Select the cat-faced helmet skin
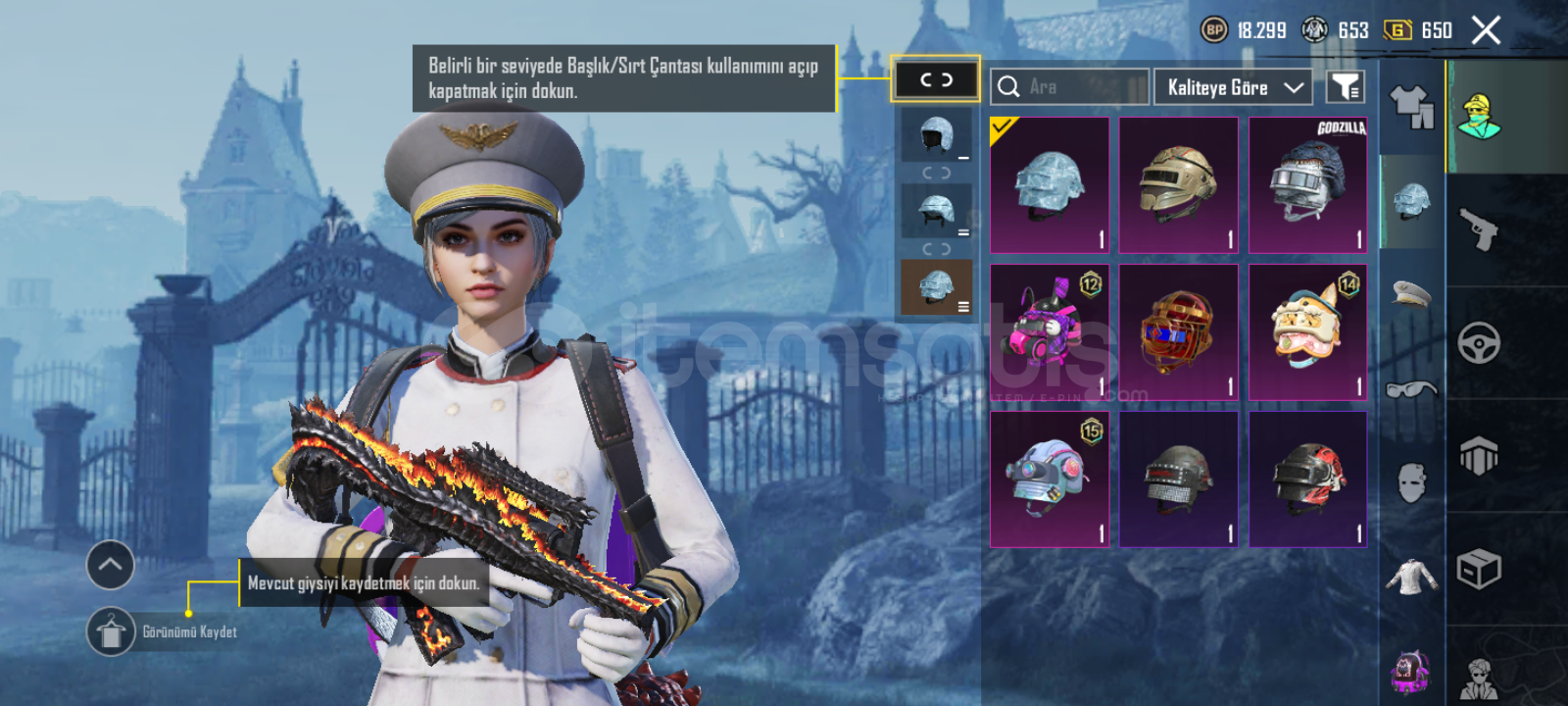This screenshot has height=706, width=1568. tap(1307, 332)
